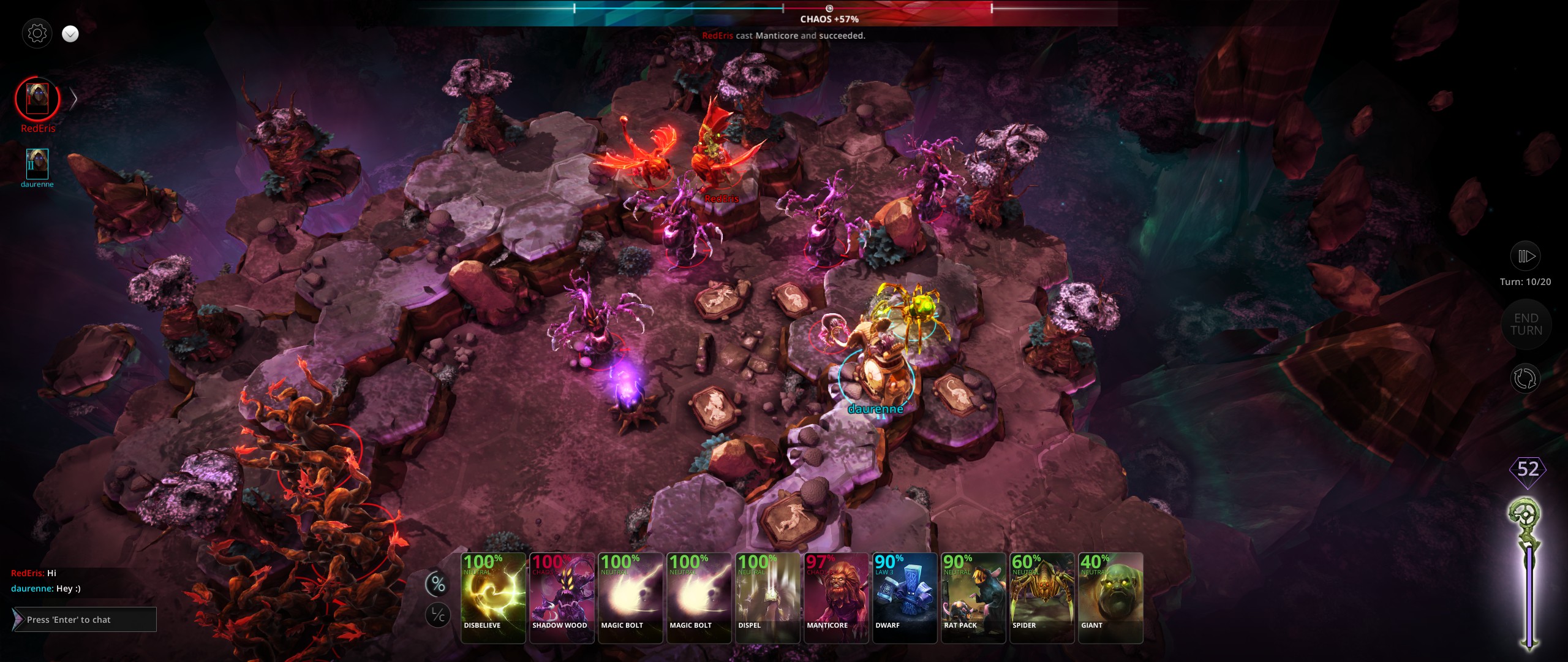The height and width of the screenshot is (662, 1568).
Task: Click the End Turn button
Action: [x=1526, y=324]
